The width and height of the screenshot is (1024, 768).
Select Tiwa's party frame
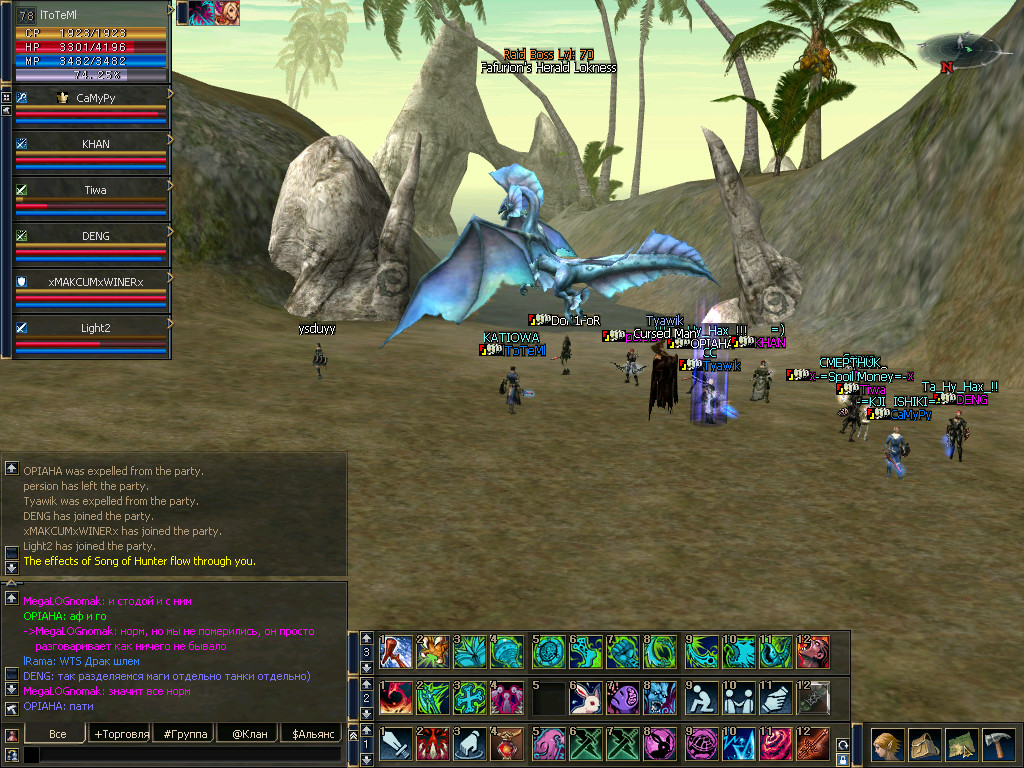coord(96,190)
